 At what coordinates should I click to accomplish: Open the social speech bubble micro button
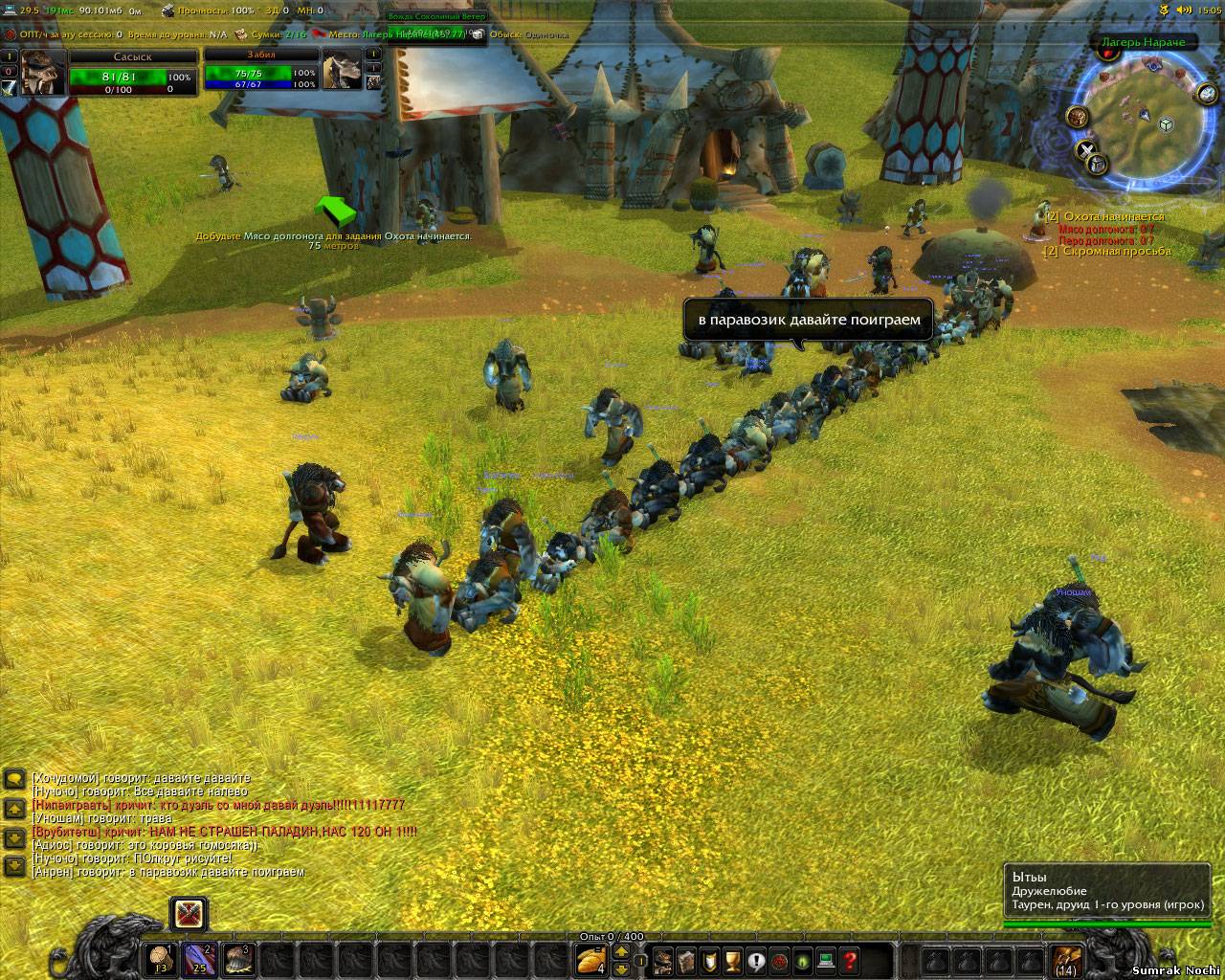[756, 961]
